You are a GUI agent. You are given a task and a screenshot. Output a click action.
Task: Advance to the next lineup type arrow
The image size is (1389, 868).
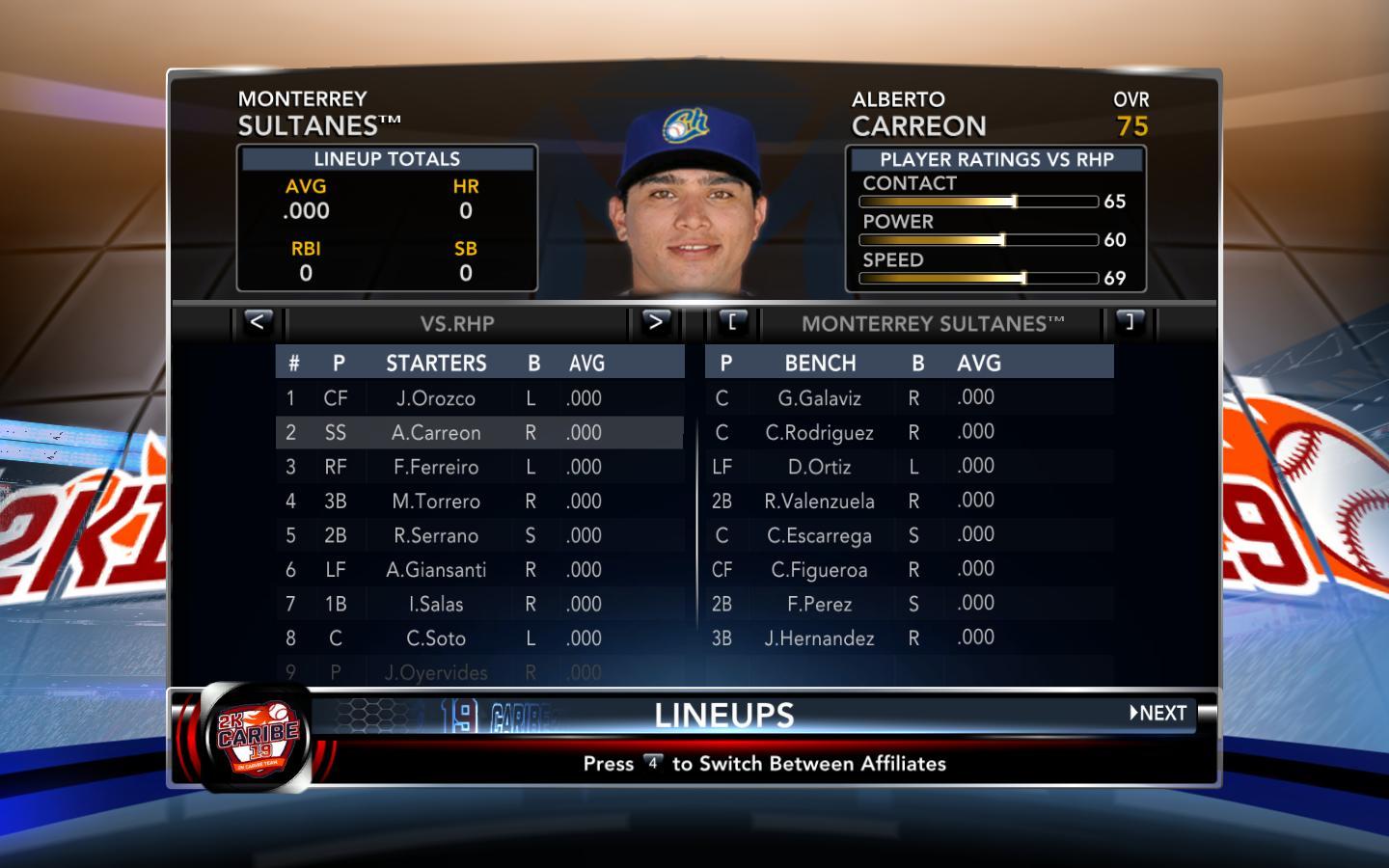pyautogui.click(x=655, y=322)
